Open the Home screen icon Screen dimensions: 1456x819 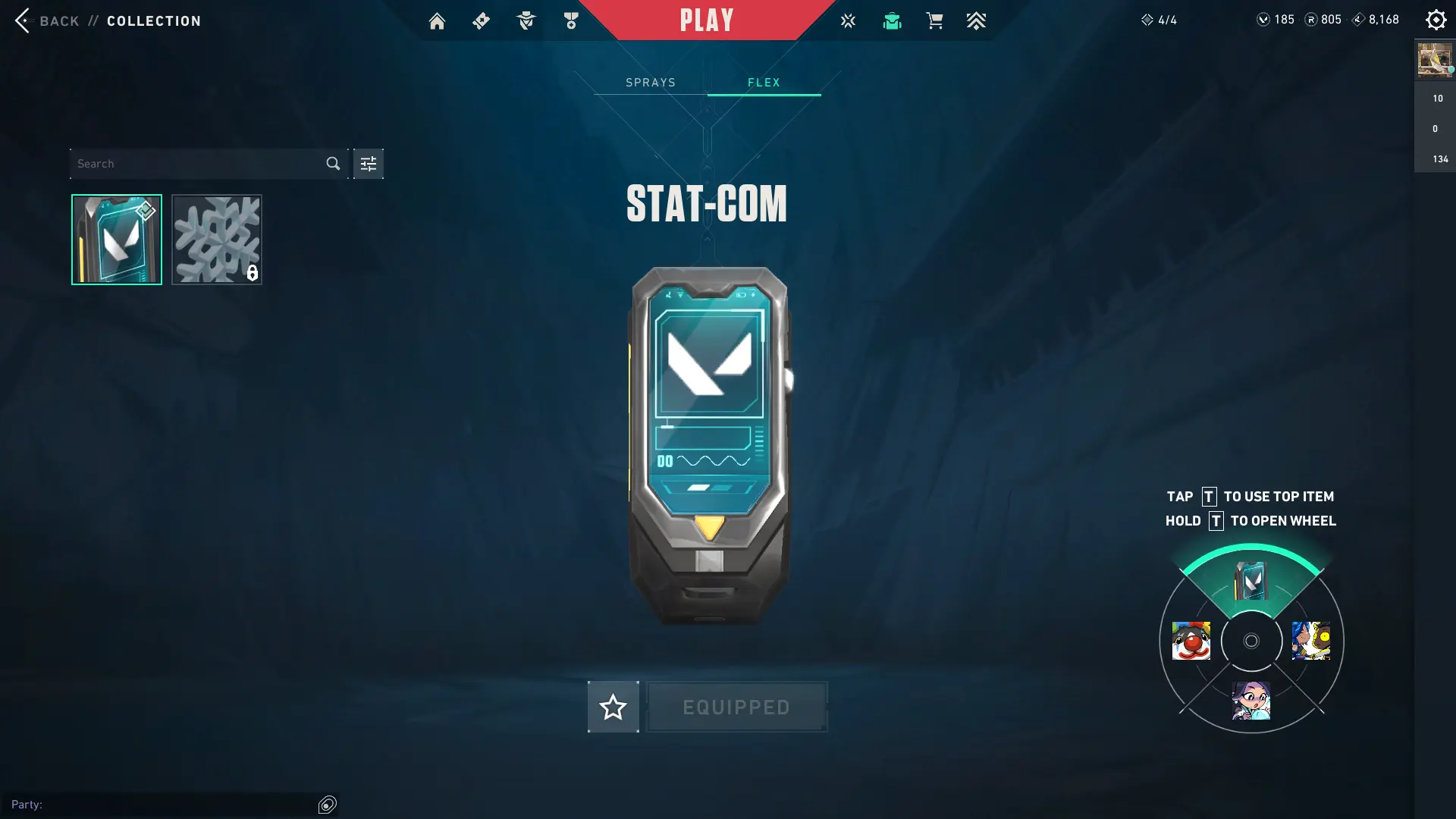pos(437,21)
